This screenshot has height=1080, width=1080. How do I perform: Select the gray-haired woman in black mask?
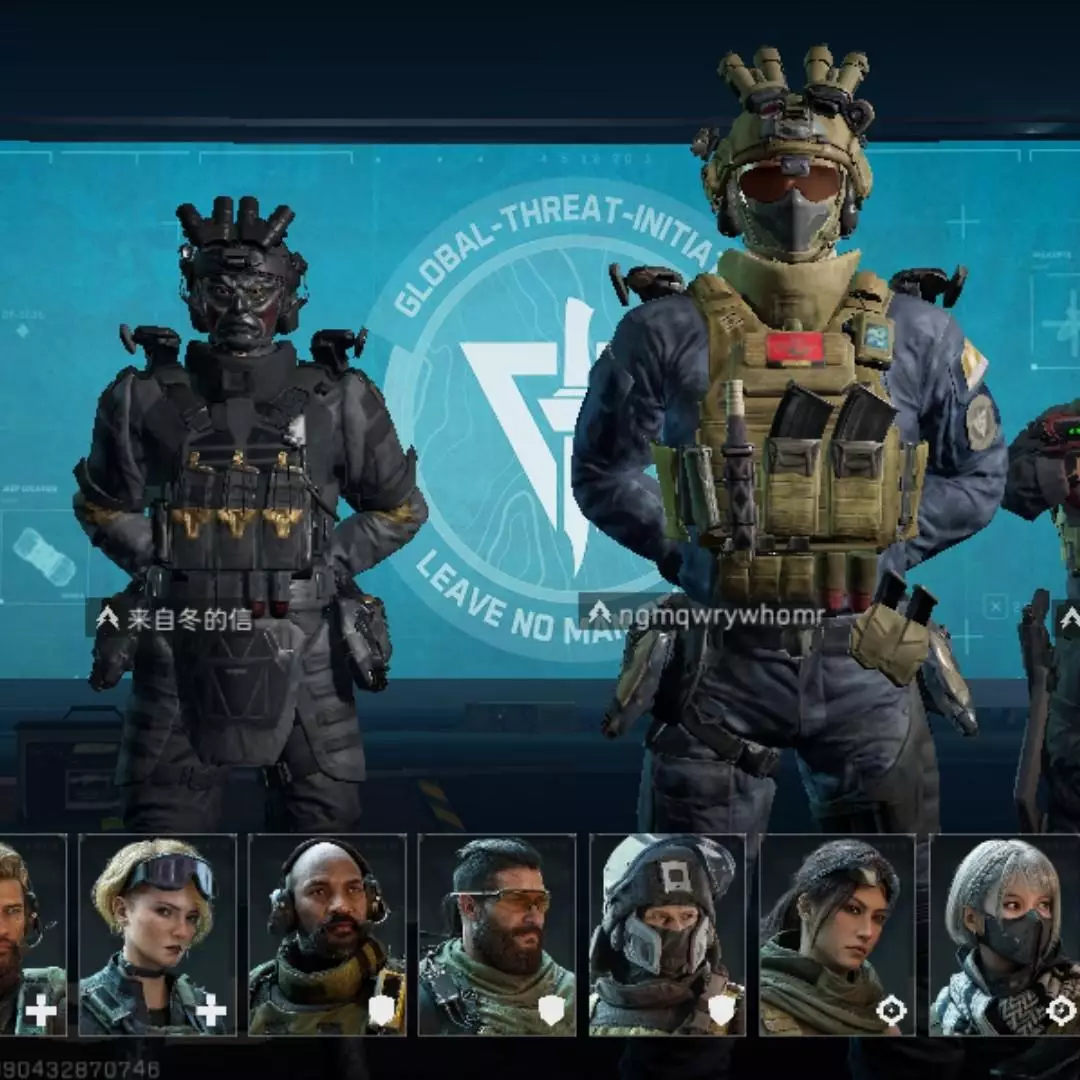[x=1005, y=935]
